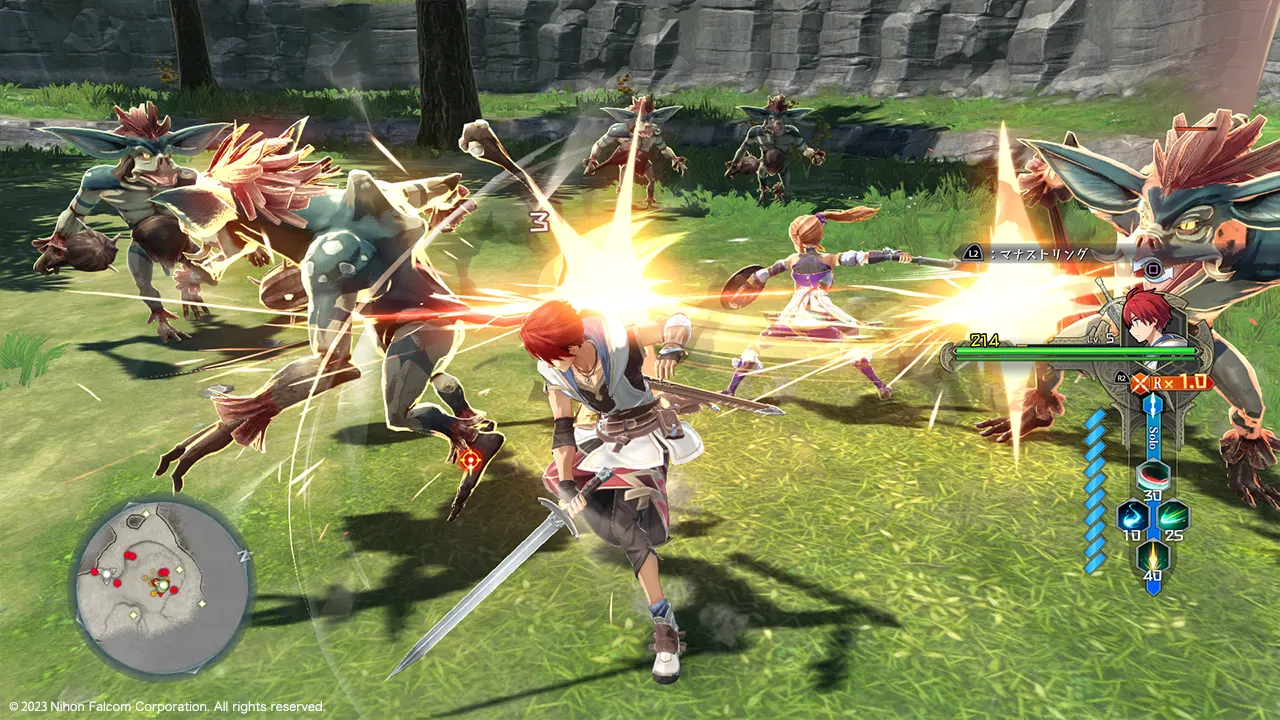Open the circular minimap
Image resolution: width=1280 pixels, height=720 pixels.
(x=161, y=587)
